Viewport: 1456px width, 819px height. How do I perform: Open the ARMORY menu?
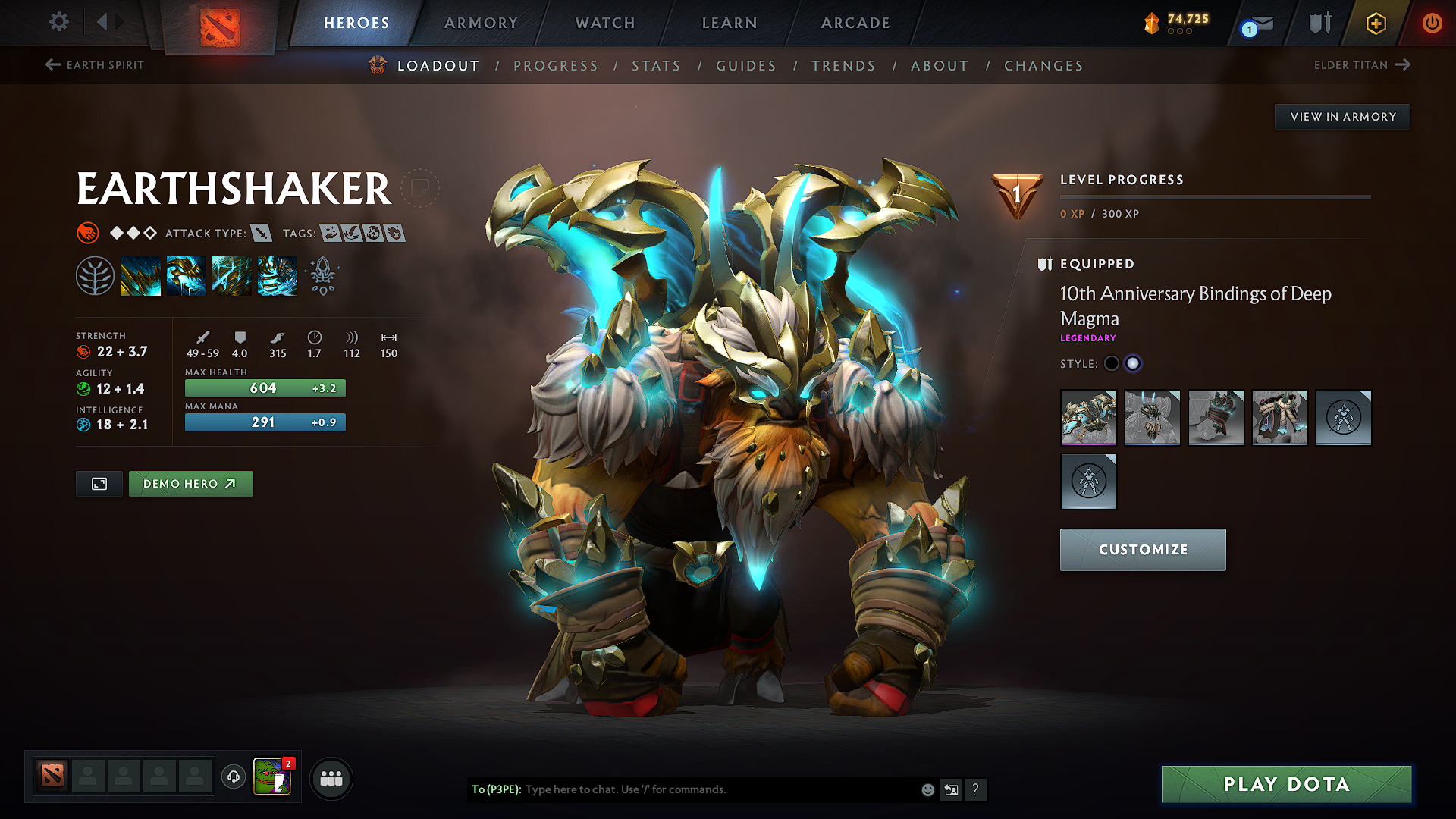[x=480, y=23]
